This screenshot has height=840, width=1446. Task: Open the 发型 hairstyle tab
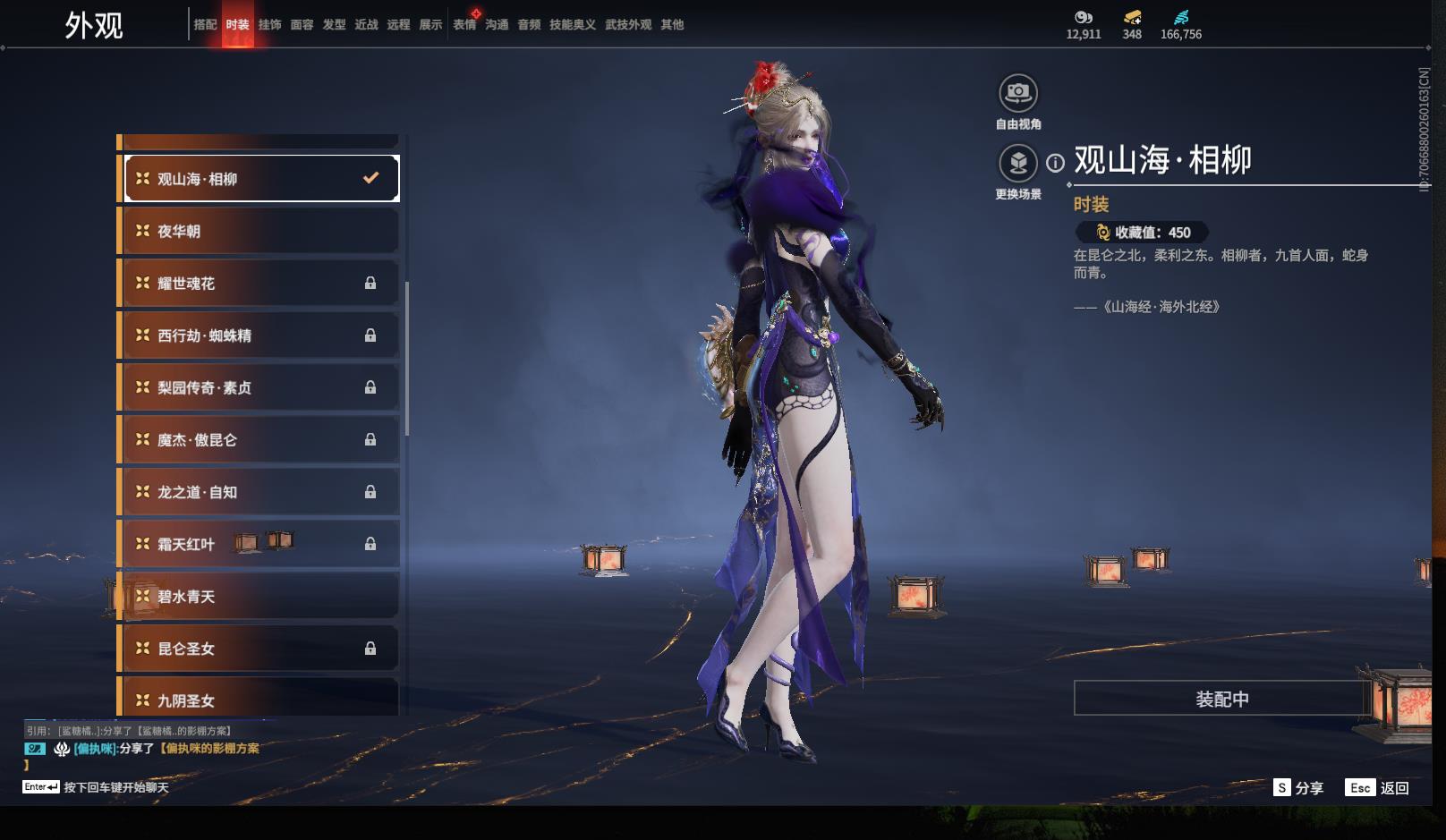(334, 25)
